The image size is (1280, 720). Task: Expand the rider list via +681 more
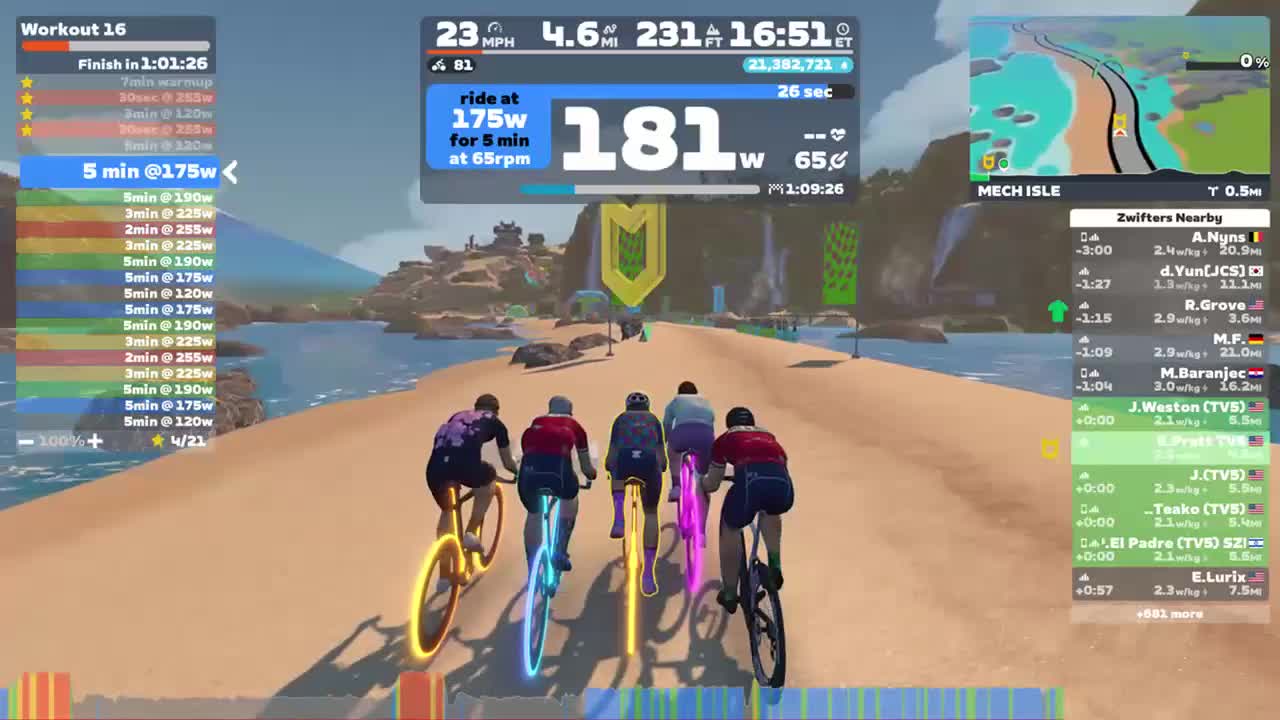pos(1168,614)
